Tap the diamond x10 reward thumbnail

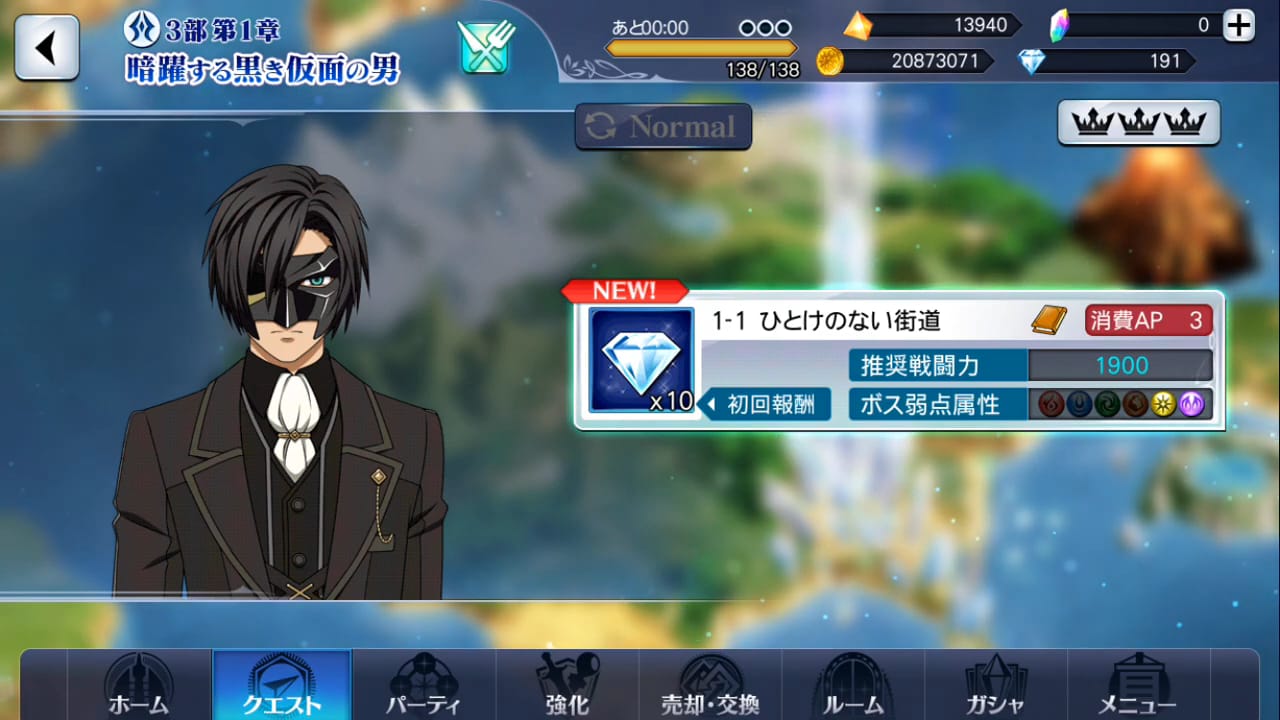tap(640, 360)
